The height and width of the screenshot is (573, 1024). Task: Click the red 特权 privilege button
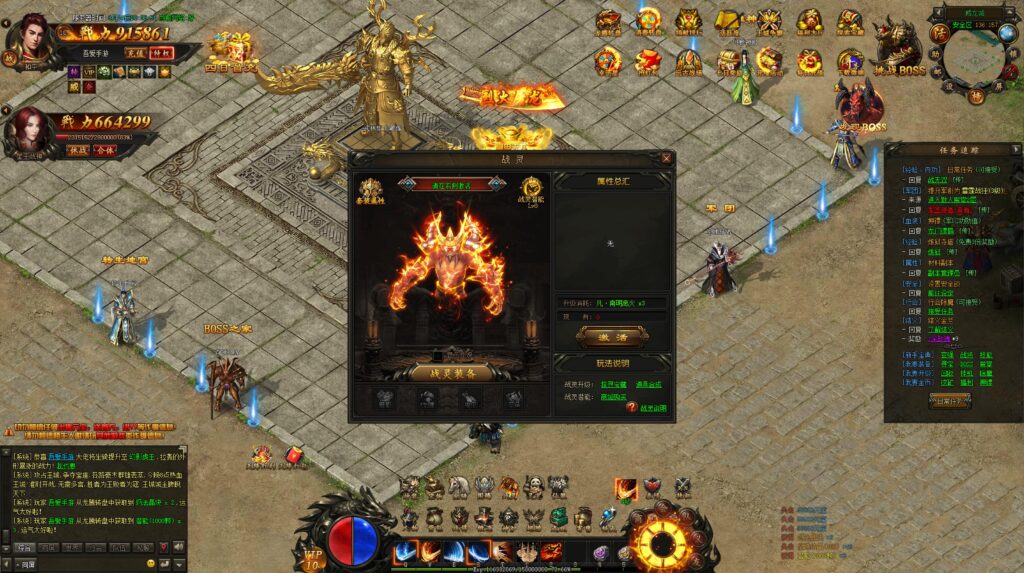click(161, 53)
